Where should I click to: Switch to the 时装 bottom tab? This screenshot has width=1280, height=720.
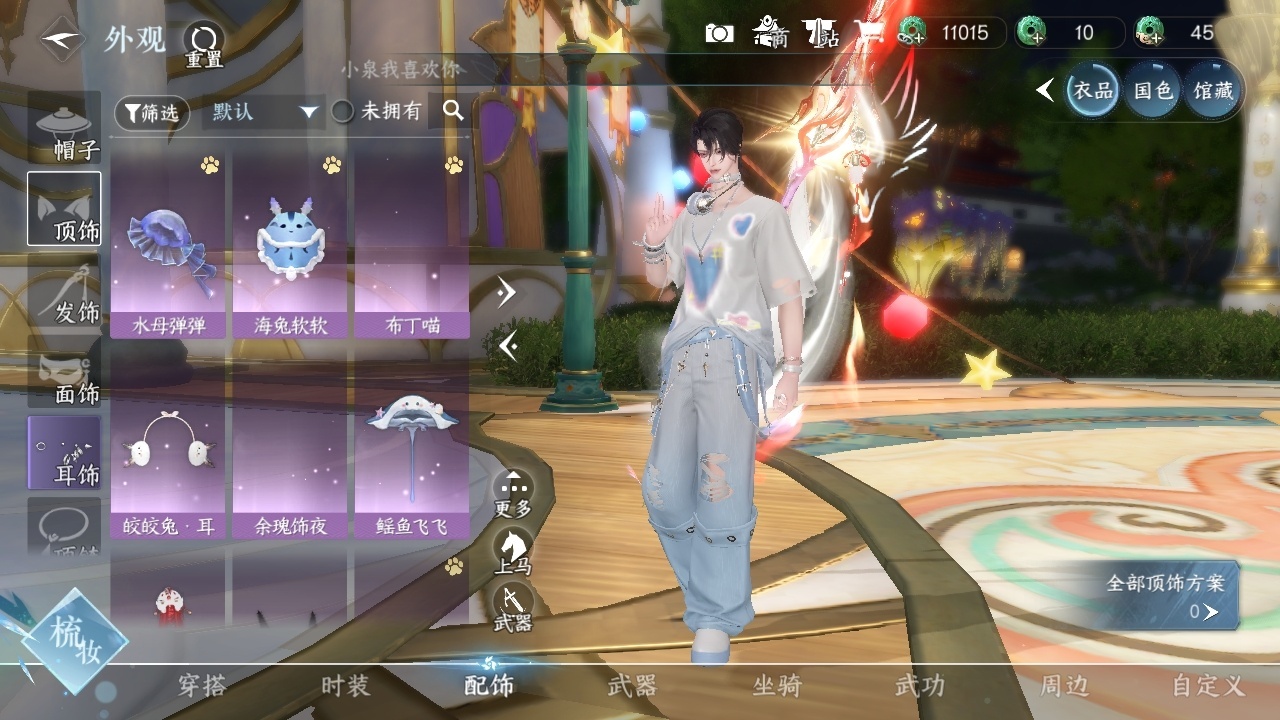(x=345, y=686)
